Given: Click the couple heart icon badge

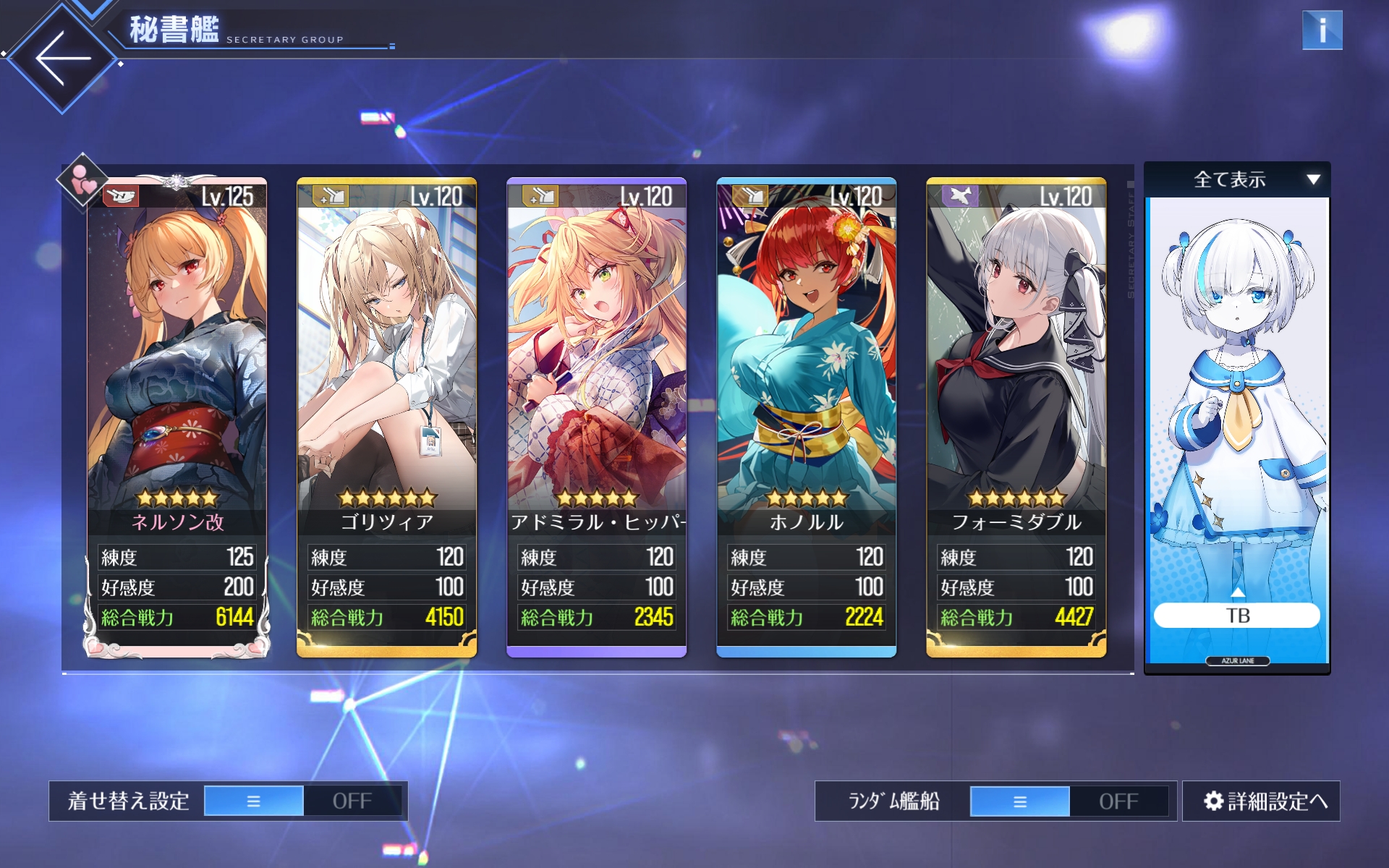Looking at the screenshot, I should (x=83, y=179).
